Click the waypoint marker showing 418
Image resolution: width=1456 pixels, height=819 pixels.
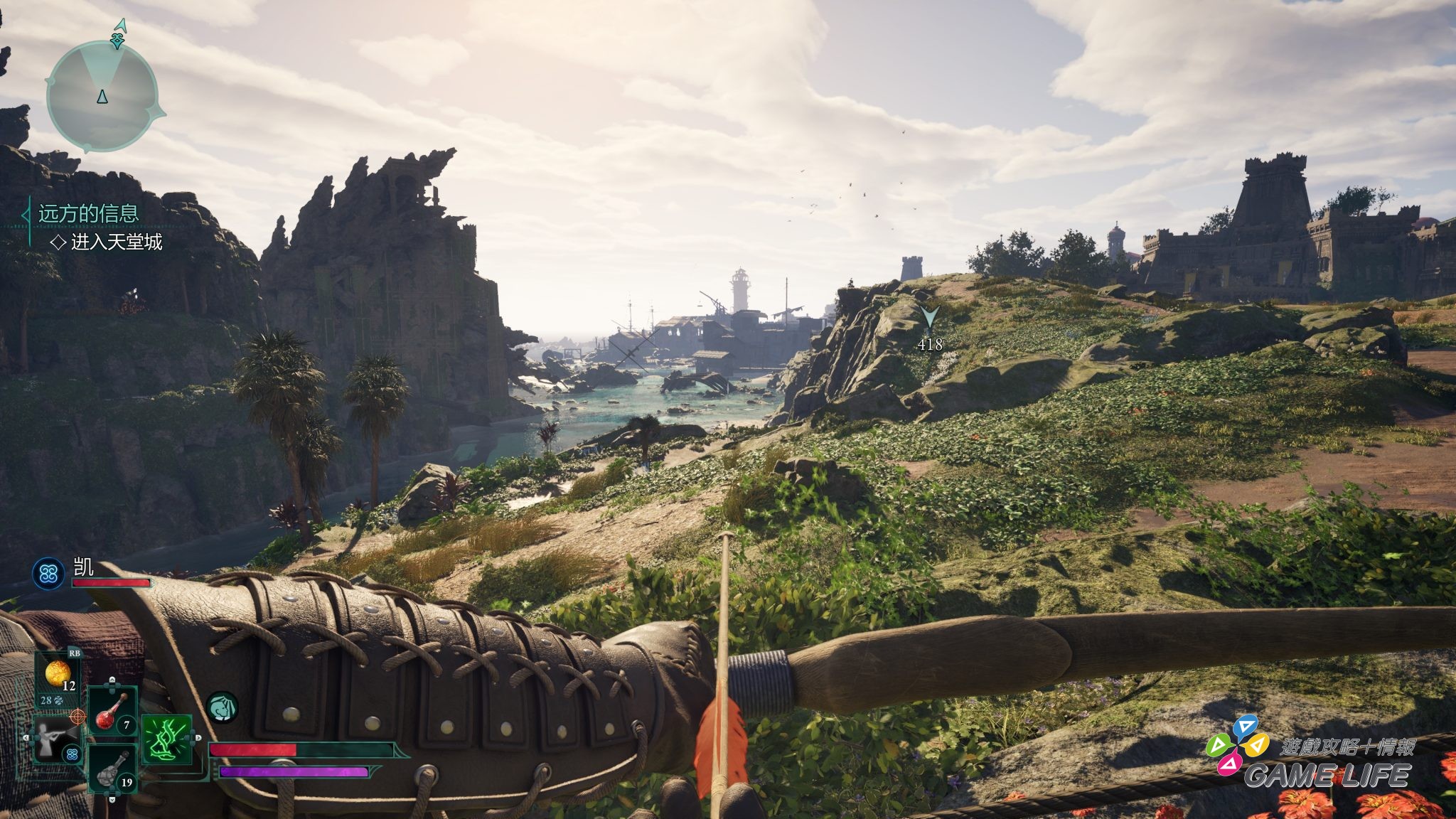point(929,318)
